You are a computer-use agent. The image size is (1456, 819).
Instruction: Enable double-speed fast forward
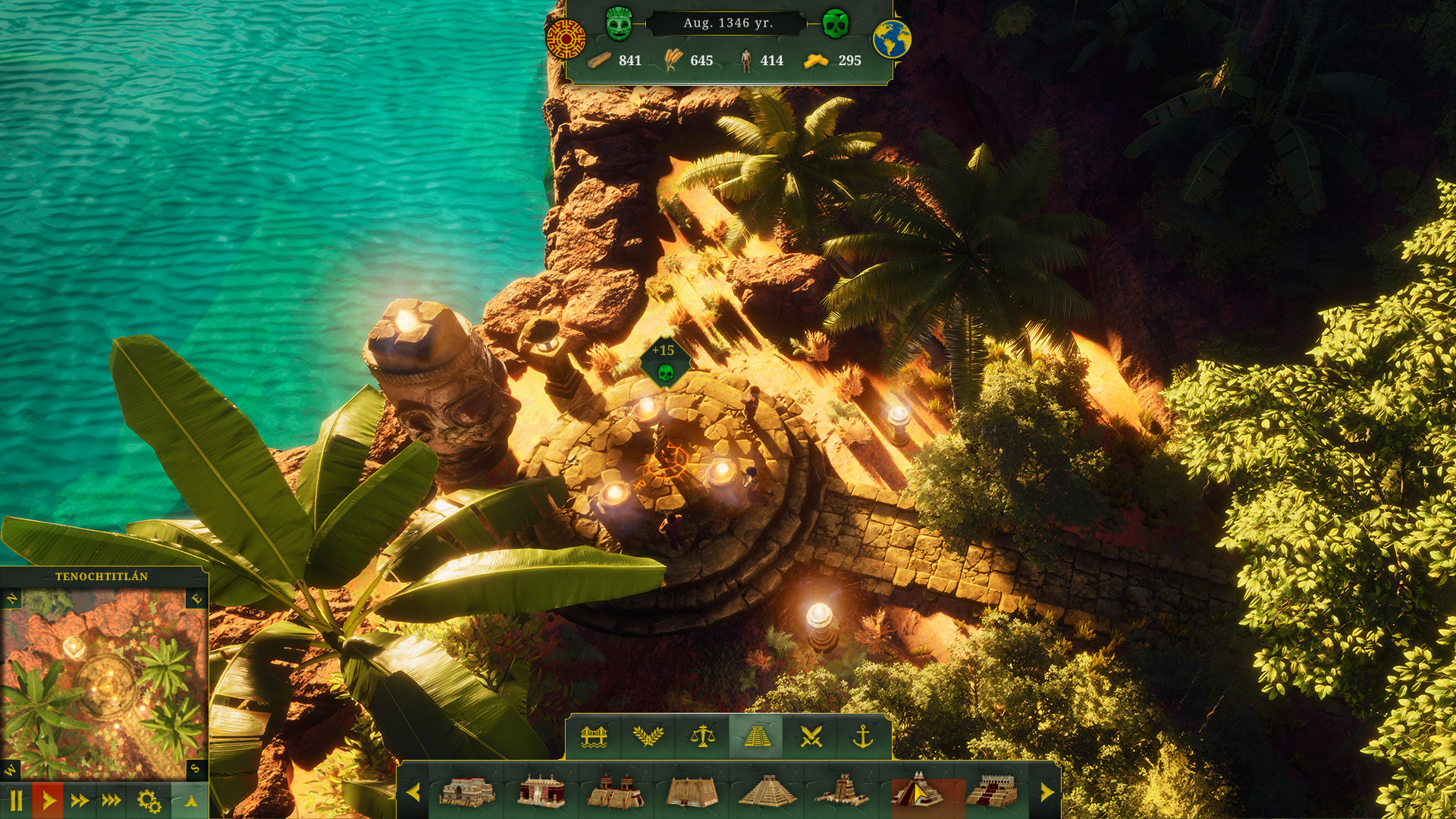[x=79, y=801]
